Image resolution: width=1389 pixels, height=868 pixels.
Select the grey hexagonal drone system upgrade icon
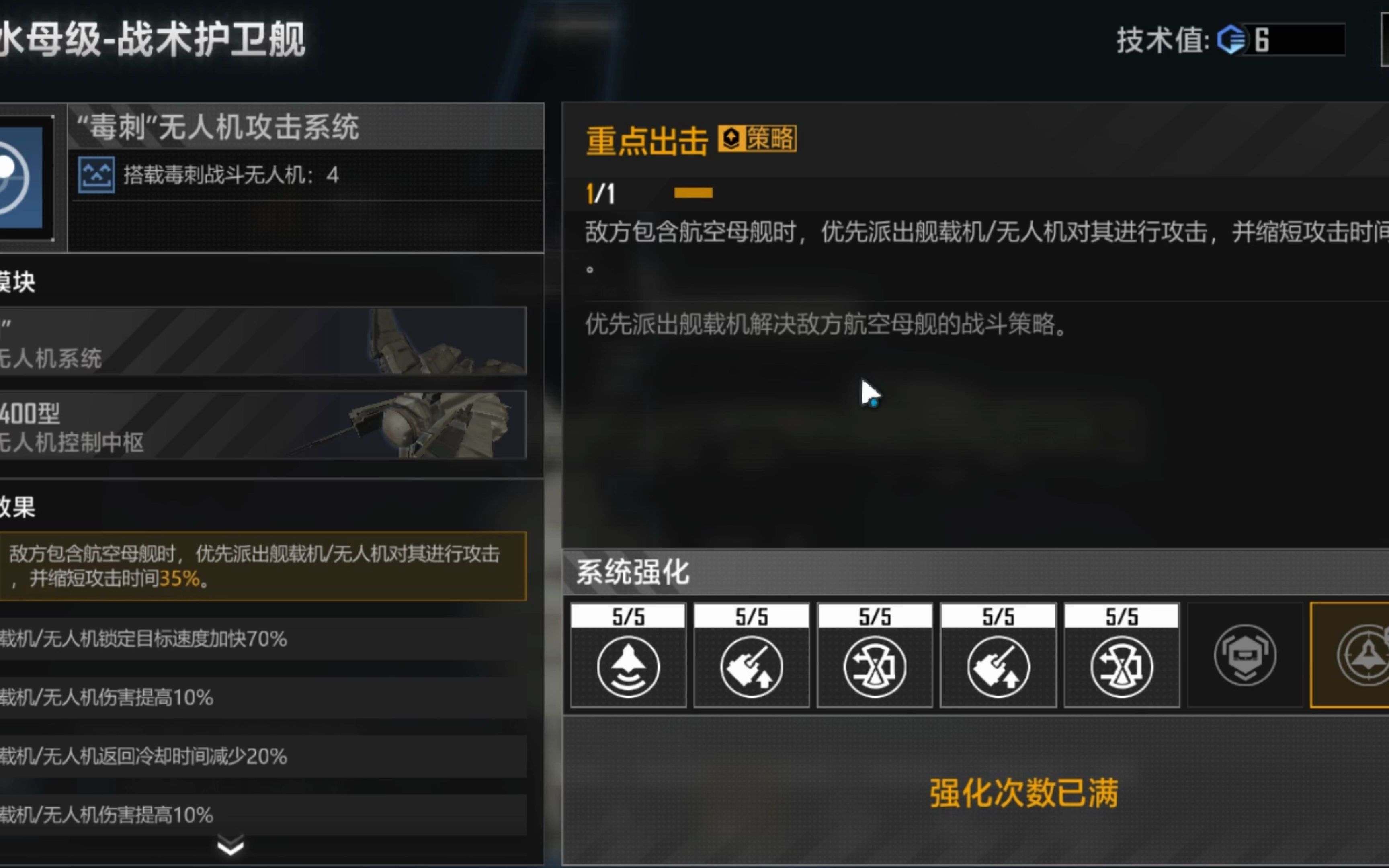1244,657
